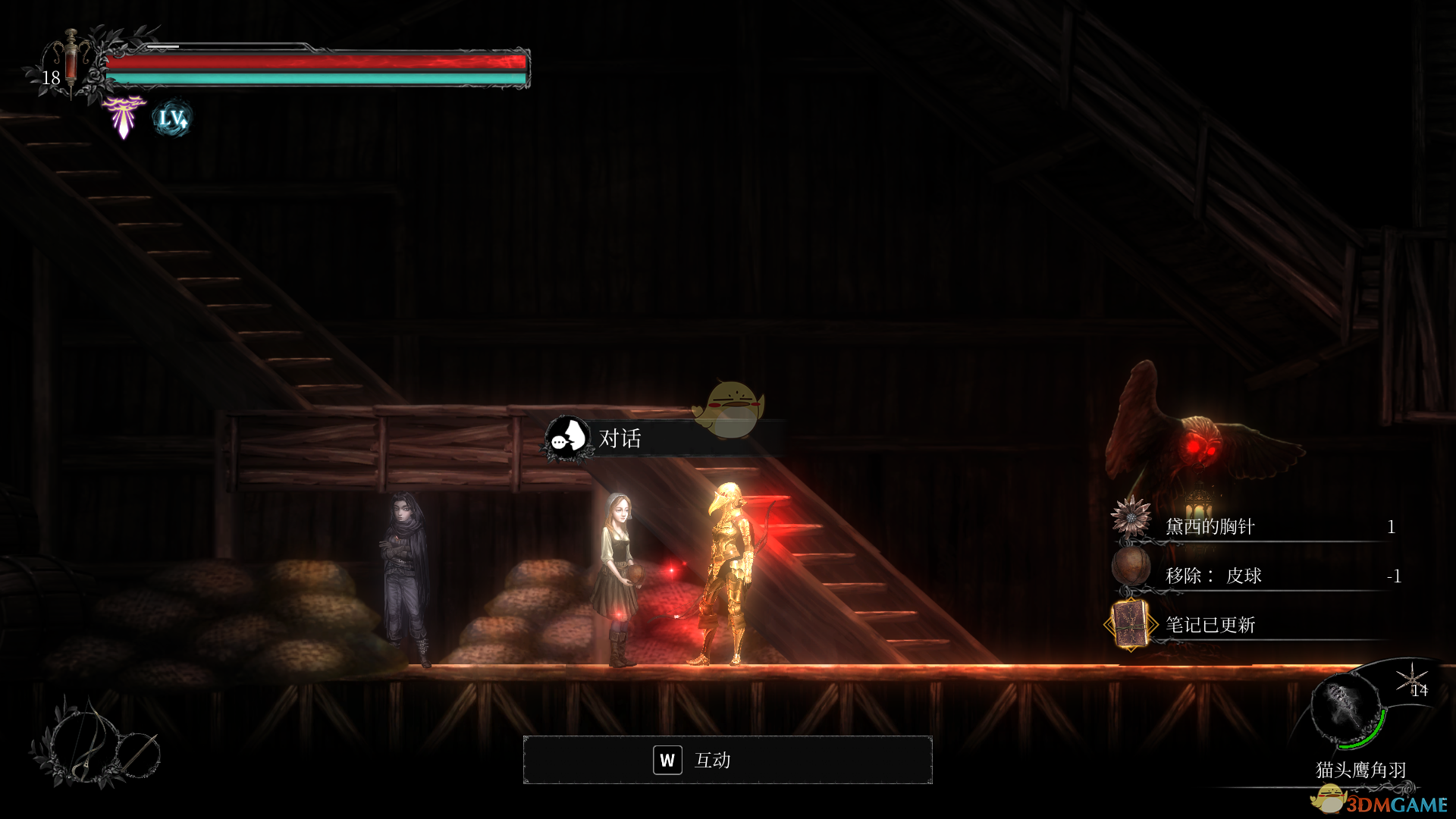Select the purple winged status icon
Screen dimensions: 1456x819
click(x=124, y=116)
